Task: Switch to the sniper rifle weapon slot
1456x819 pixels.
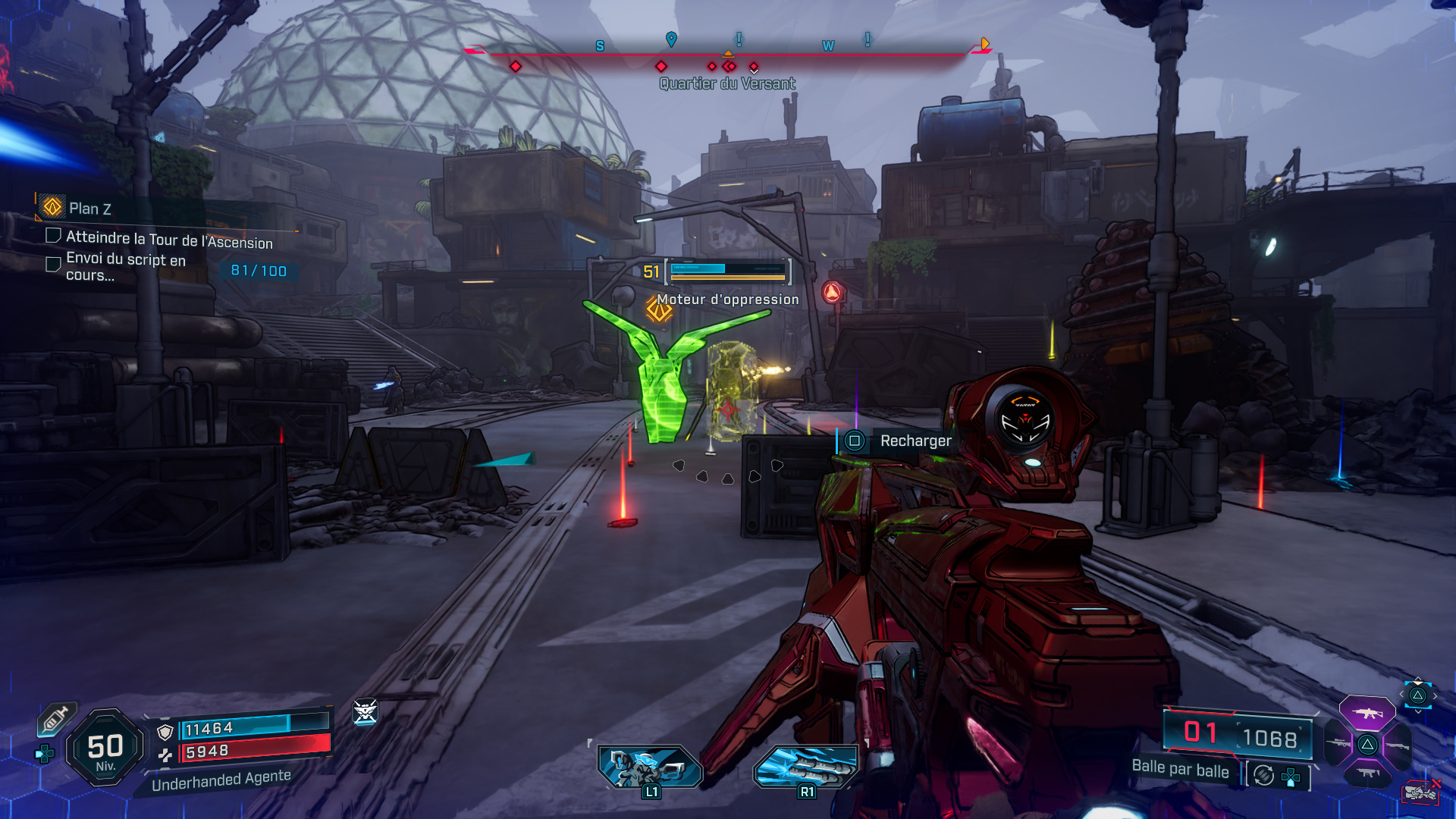Action: coord(1338,743)
